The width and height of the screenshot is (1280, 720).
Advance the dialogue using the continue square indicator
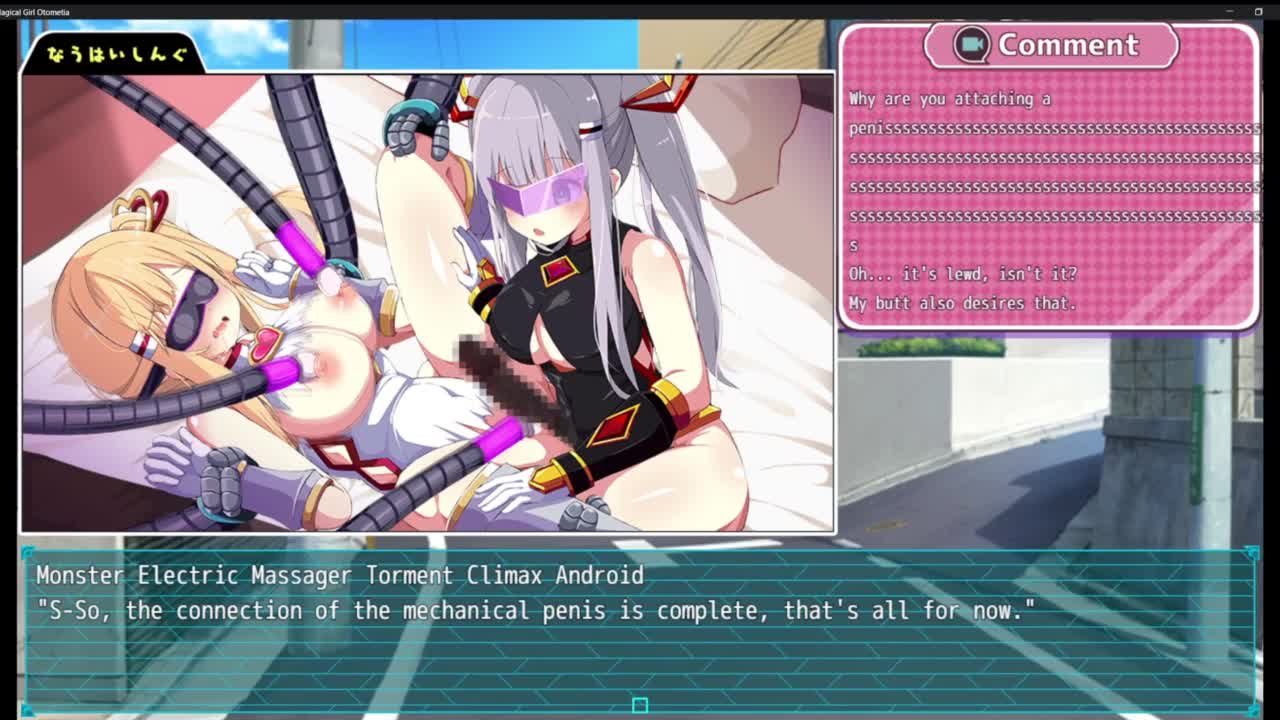640,705
